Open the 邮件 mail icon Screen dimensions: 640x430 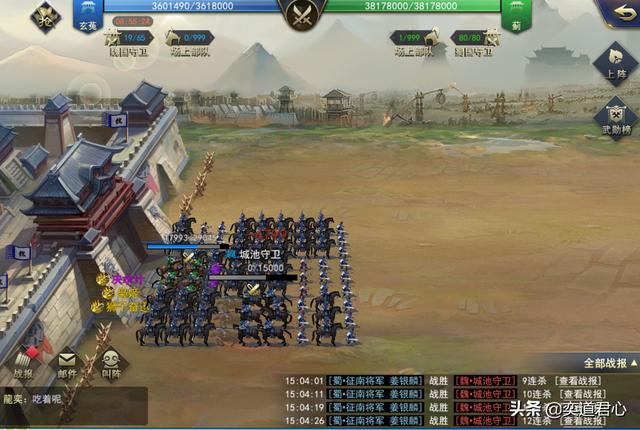pyautogui.click(x=66, y=362)
